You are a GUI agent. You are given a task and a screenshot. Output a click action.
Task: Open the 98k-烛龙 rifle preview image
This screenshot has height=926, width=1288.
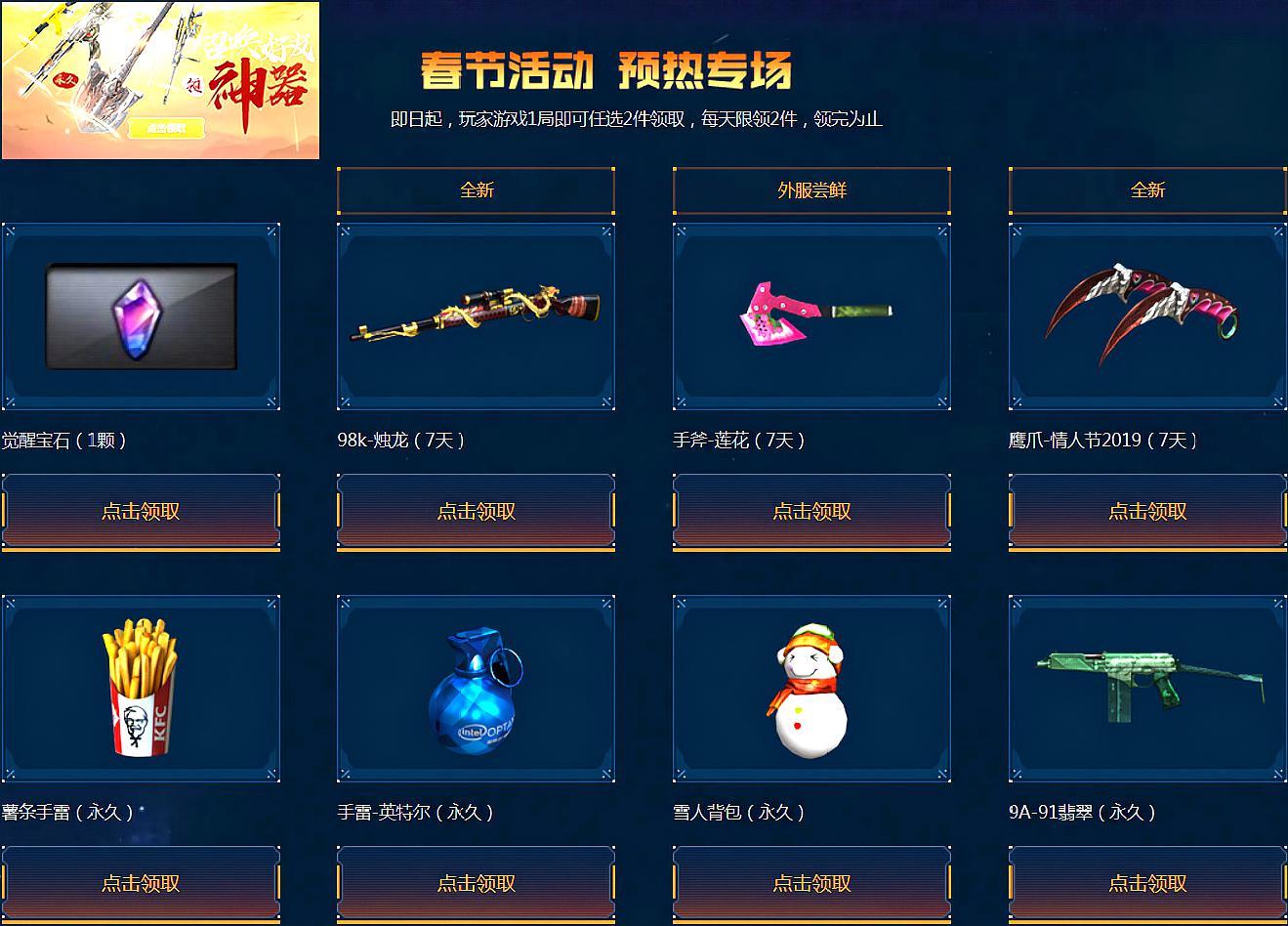(x=475, y=315)
